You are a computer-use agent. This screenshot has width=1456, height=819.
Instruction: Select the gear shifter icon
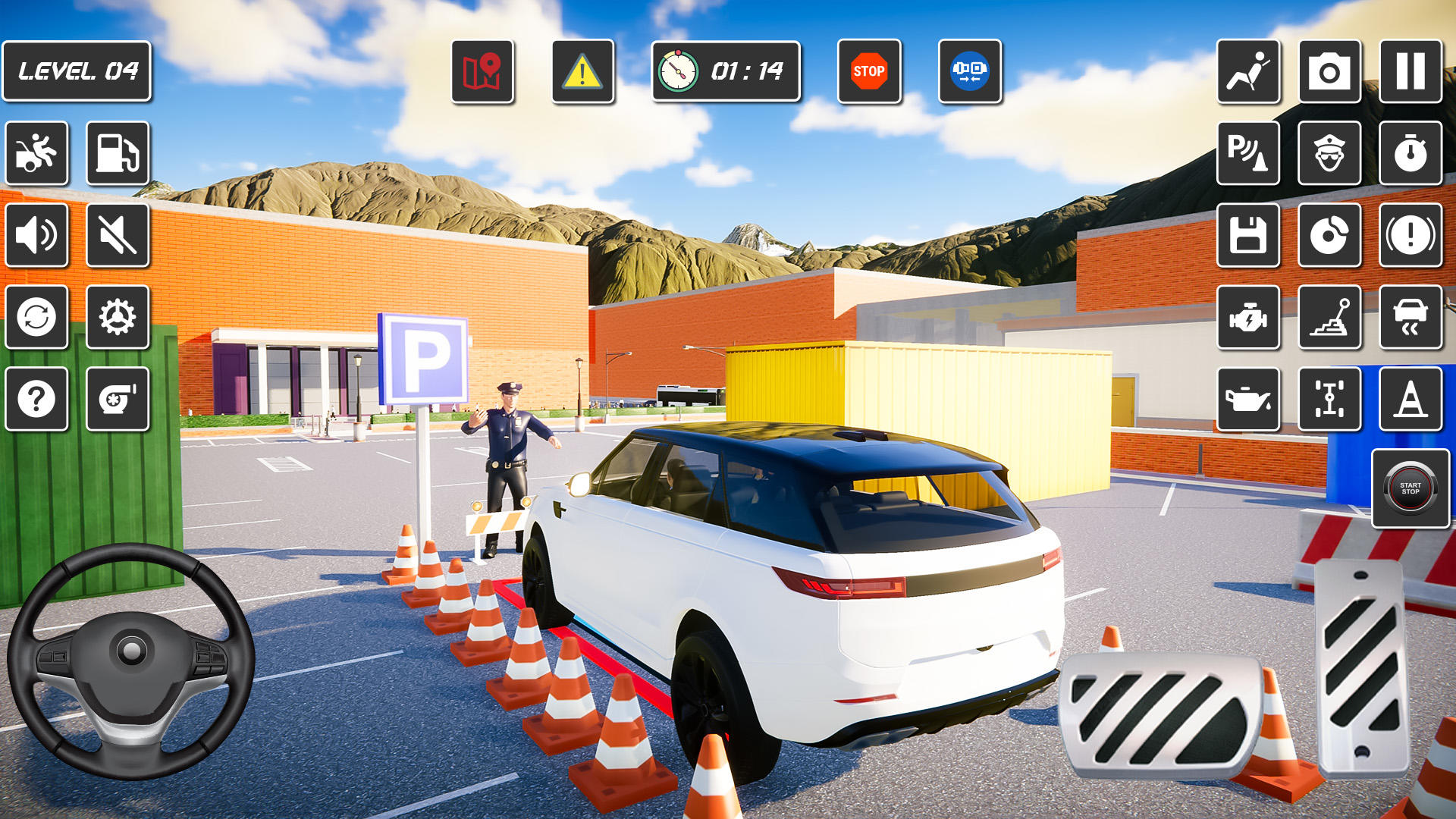click(x=1329, y=317)
